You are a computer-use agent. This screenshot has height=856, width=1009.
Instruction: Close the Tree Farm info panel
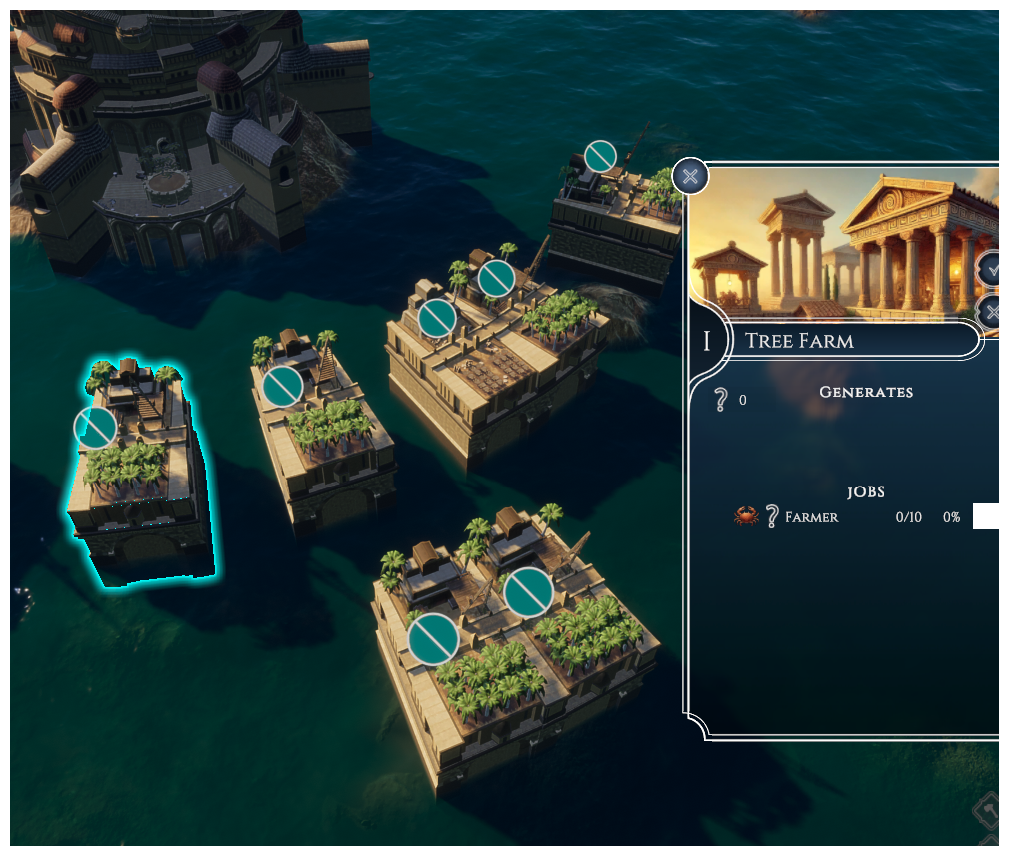pyautogui.click(x=690, y=177)
